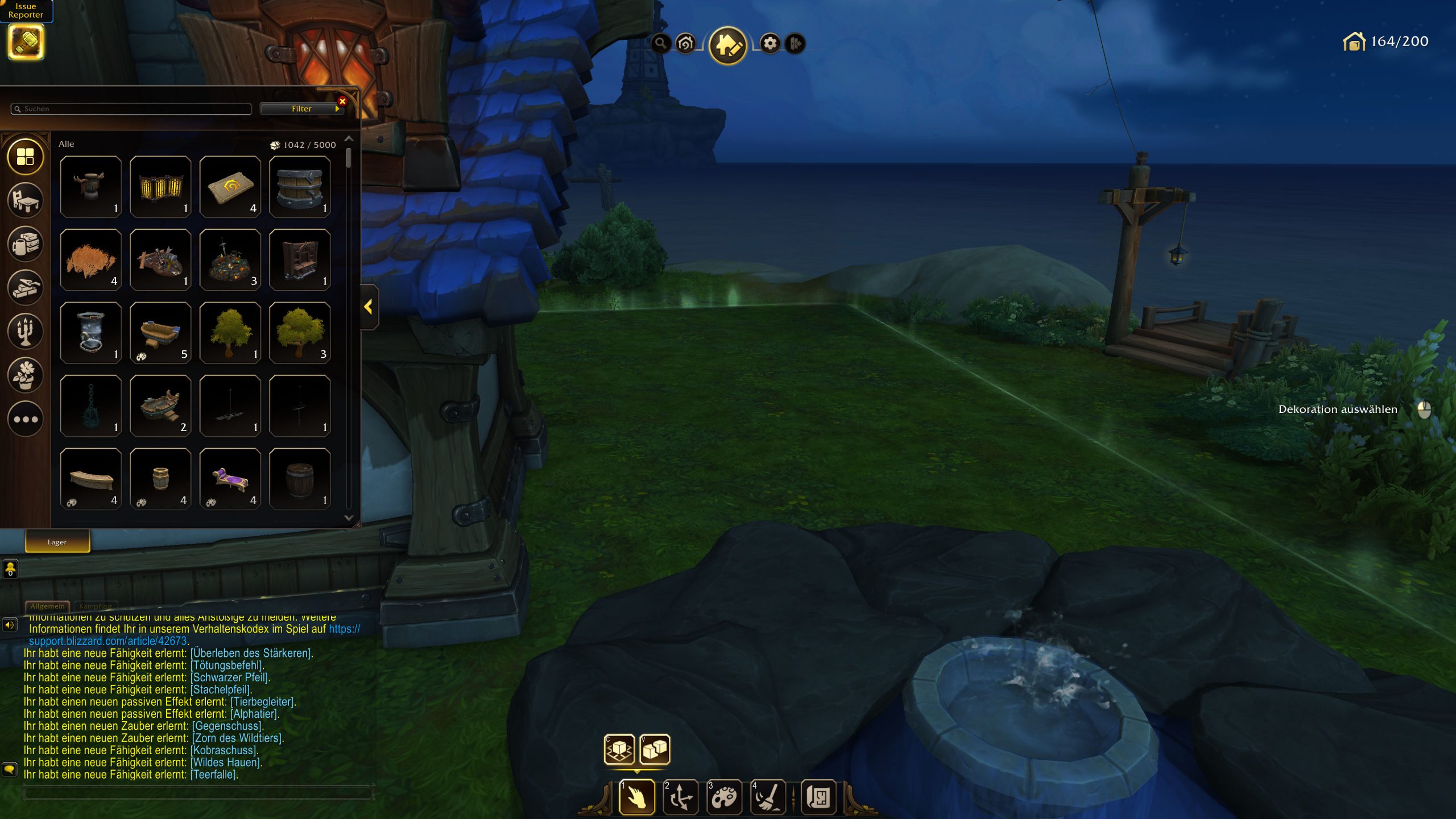Choose the purple chaise lounge decoration
The image size is (1456, 819).
230,479
